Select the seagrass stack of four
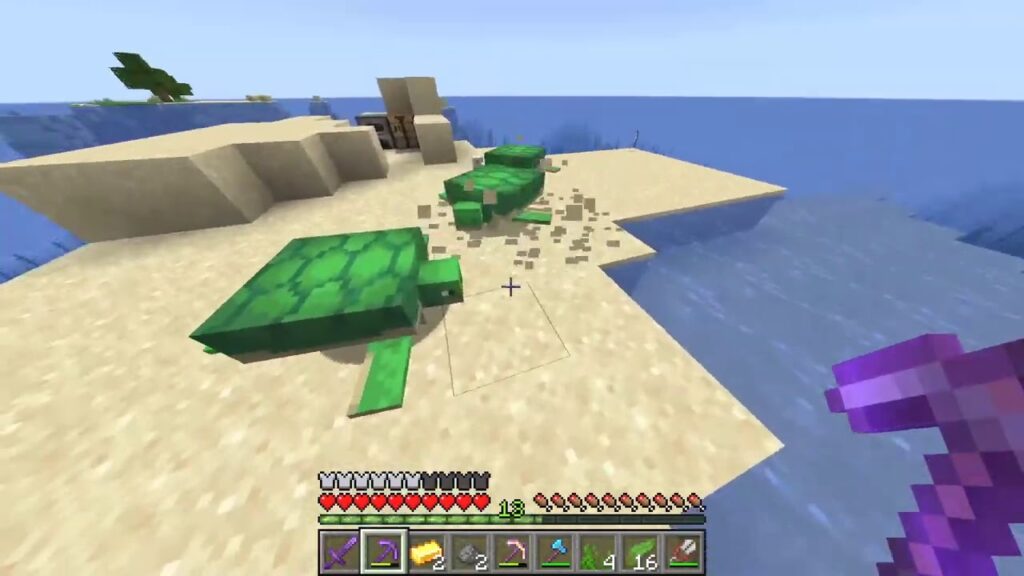 [598, 551]
